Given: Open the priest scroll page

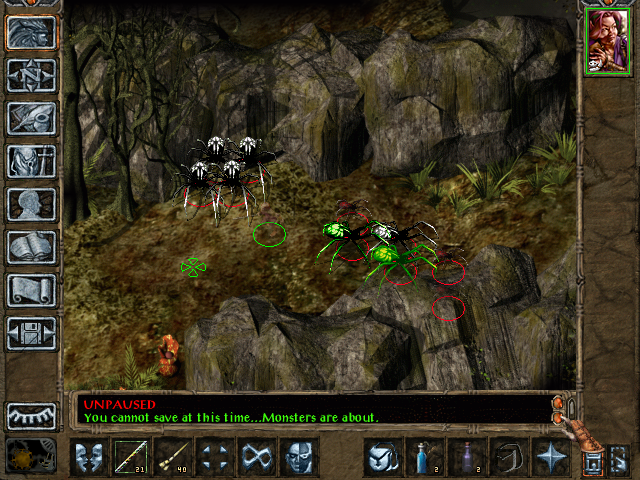Looking at the screenshot, I should tap(31, 290).
